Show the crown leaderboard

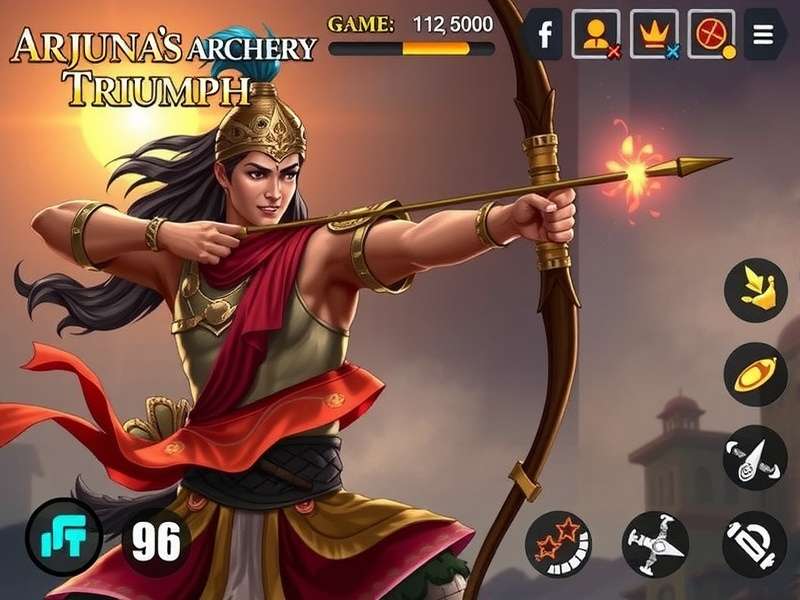point(653,35)
